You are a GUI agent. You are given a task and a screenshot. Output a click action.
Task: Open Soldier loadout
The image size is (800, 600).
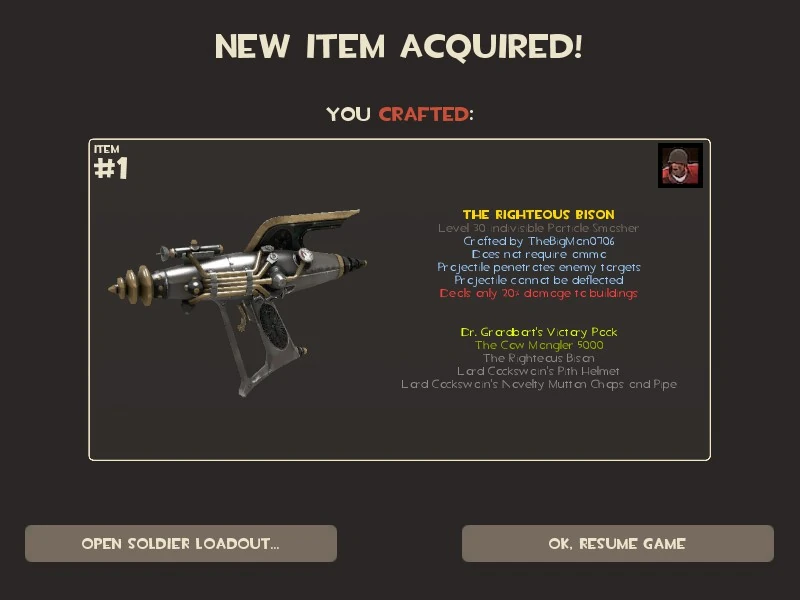[181, 544]
